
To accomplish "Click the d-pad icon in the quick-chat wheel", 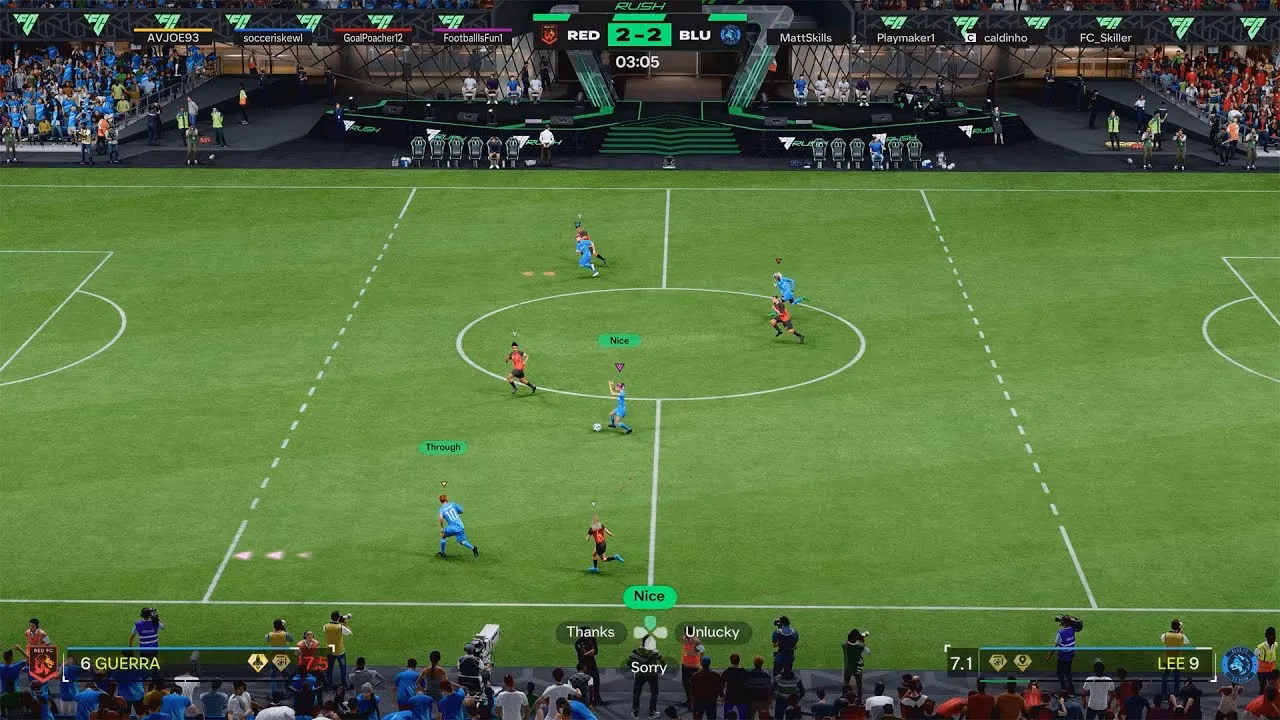I will [648, 632].
